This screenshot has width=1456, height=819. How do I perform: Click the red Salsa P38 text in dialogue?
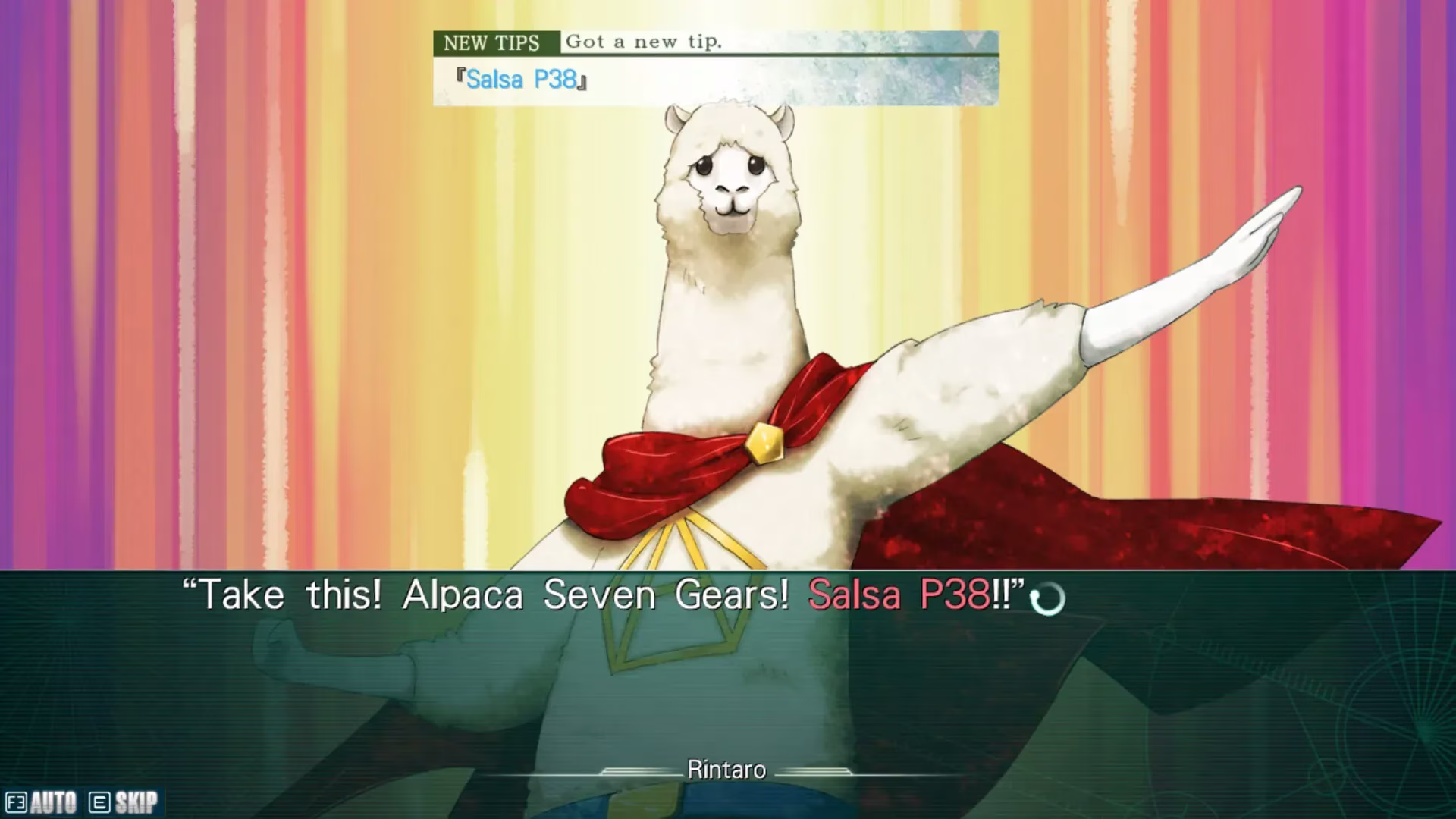[895, 595]
